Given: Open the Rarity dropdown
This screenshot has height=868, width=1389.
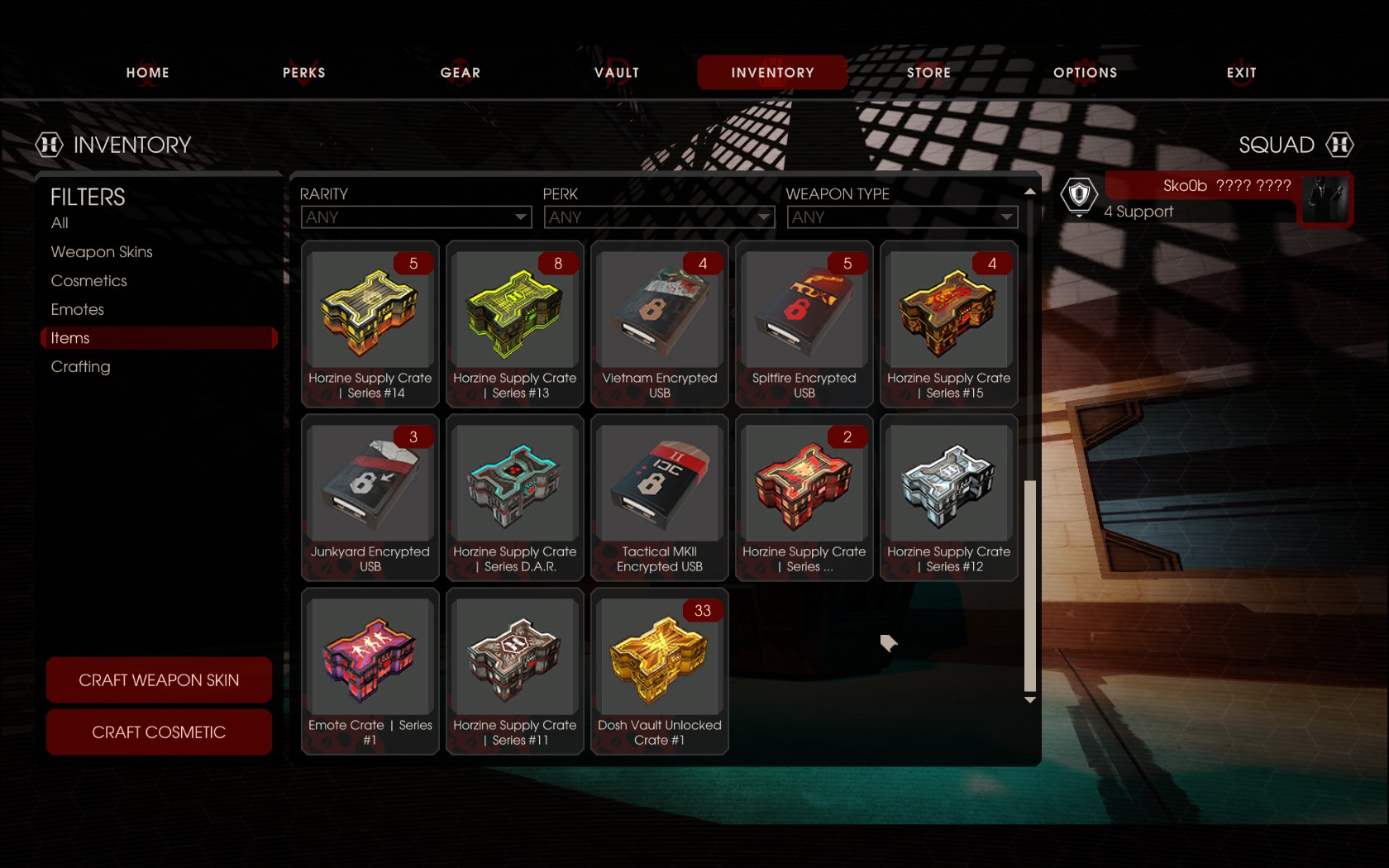Looking at the screenshot, I should tap(416, 217).
